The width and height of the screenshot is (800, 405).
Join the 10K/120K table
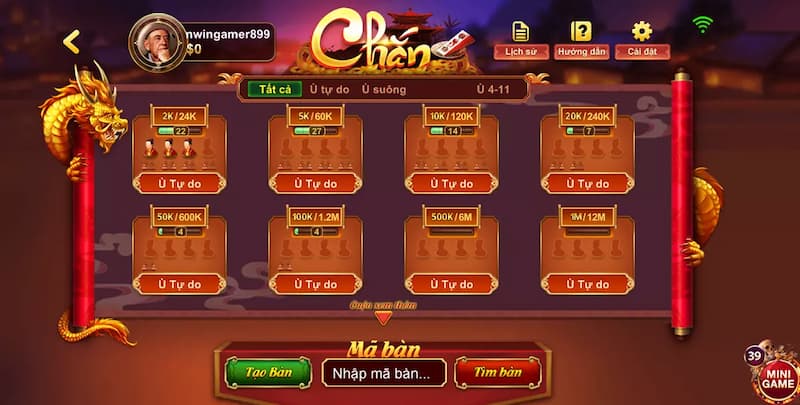coord(451,183)
